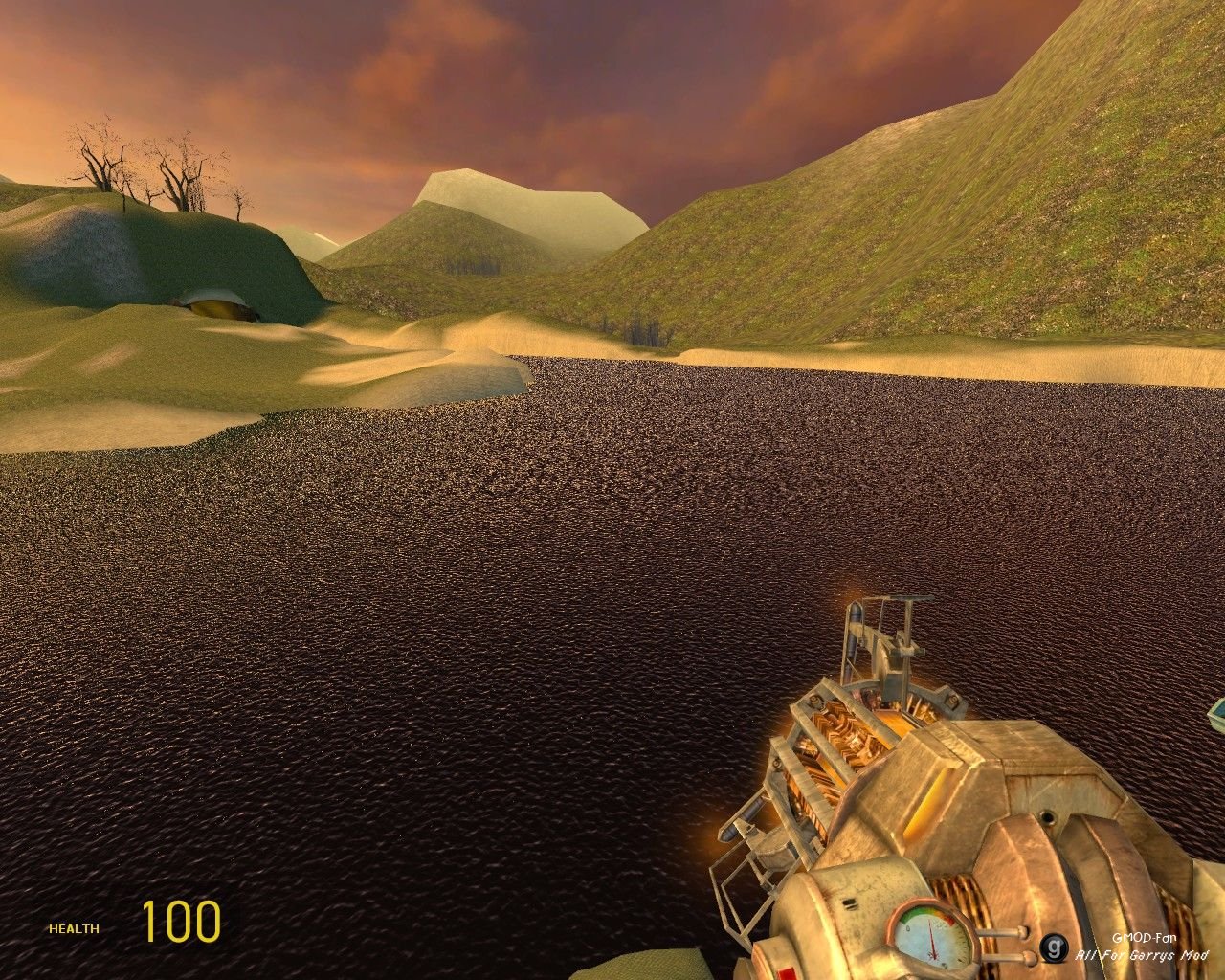The image size is (1225, 980).
Task: Click the Garry's Mod "g" logo icon
Action: coord(1055,948)
